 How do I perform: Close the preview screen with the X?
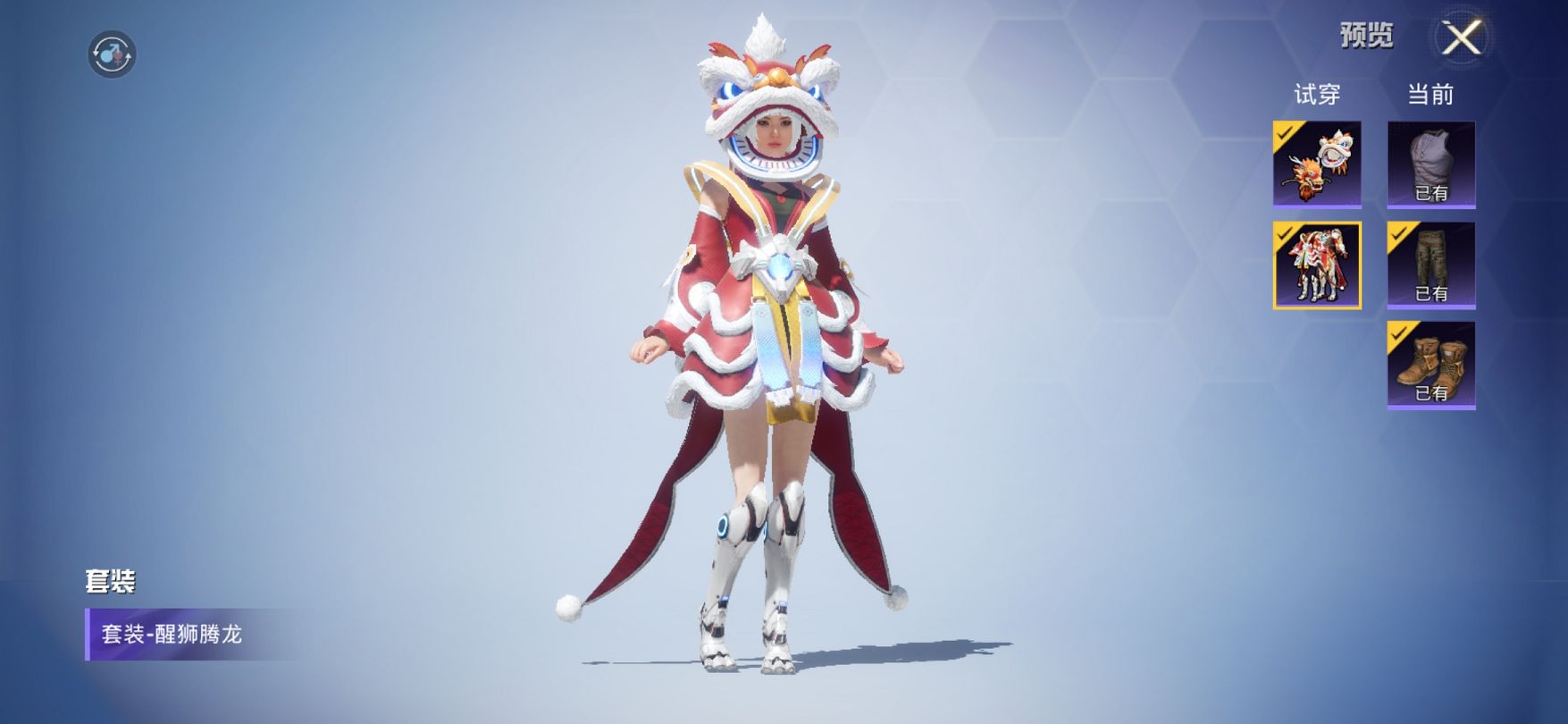click(1462, 38)
